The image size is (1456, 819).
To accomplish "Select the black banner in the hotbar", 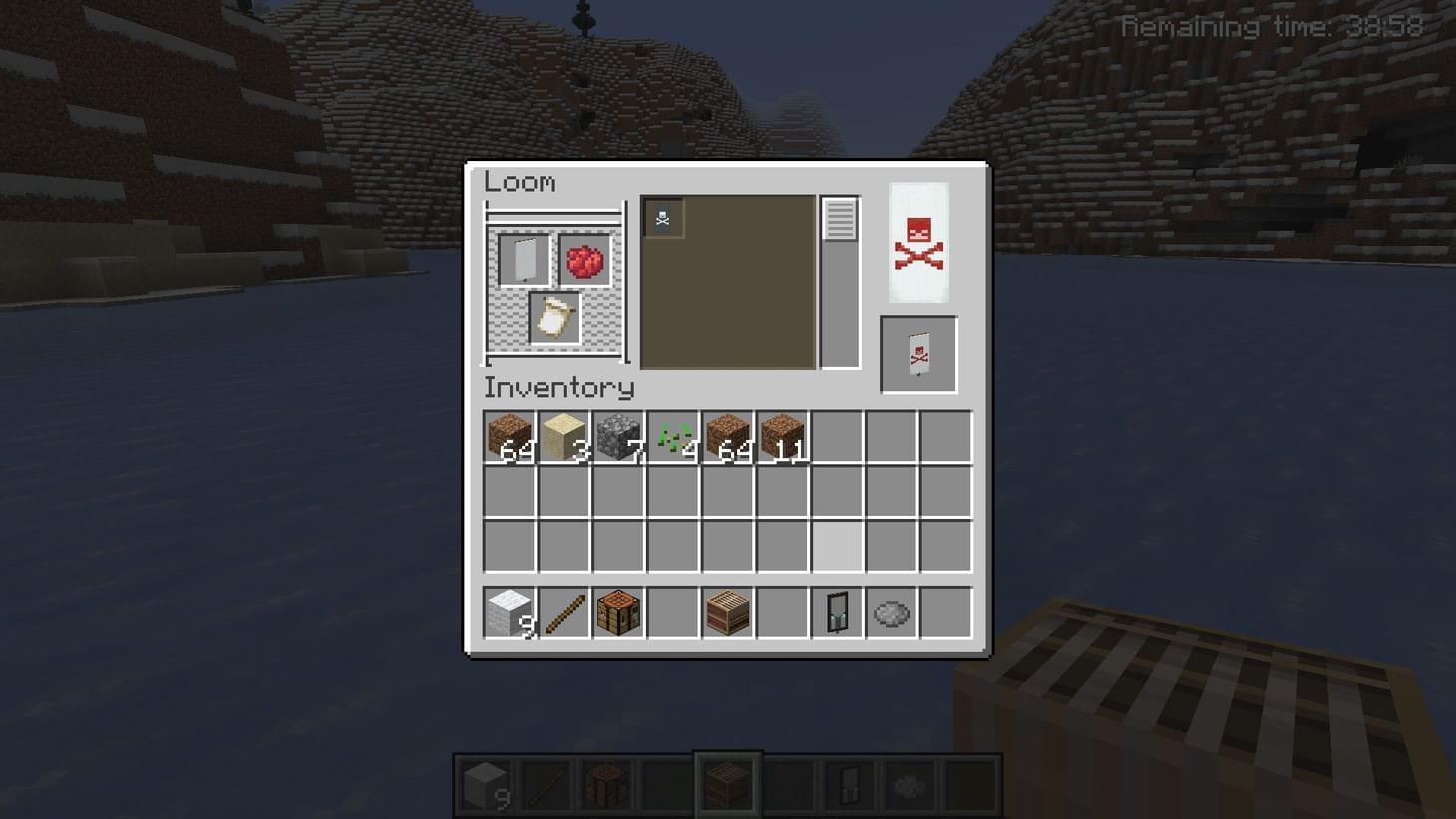I will point(837,612).
